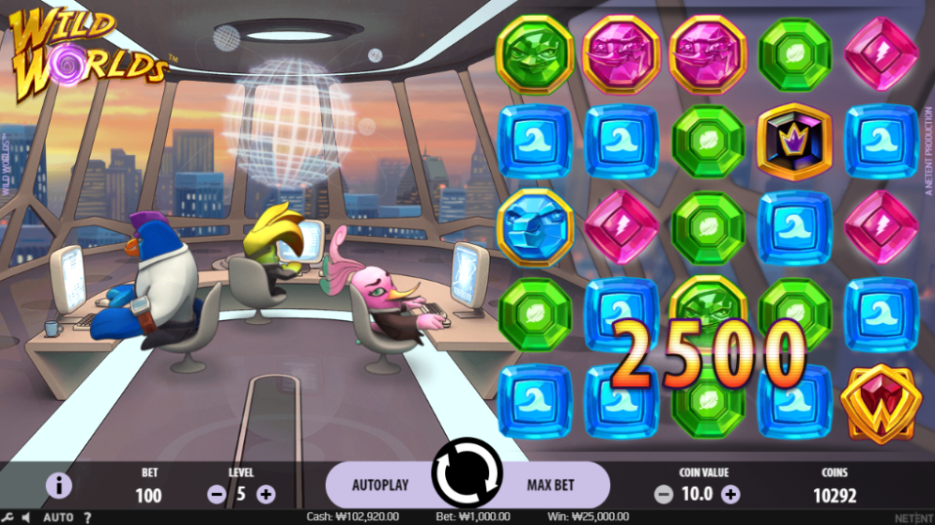Lower the coin value
935x525 pixels.
[663, 493]
